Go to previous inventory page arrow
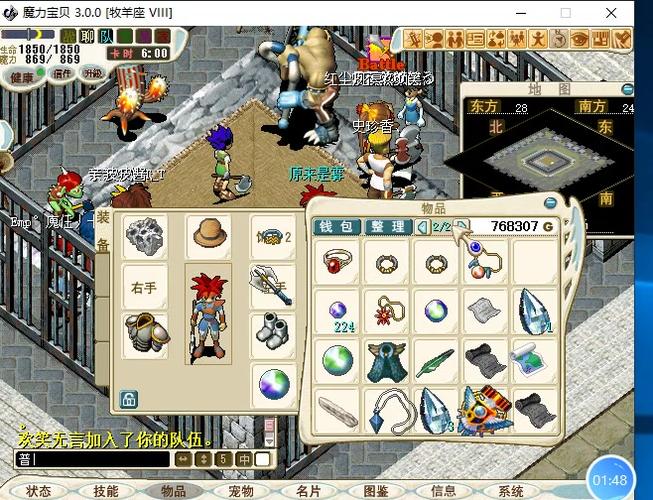Viewport: 653px width, 500px height. (x=421, y=227)
